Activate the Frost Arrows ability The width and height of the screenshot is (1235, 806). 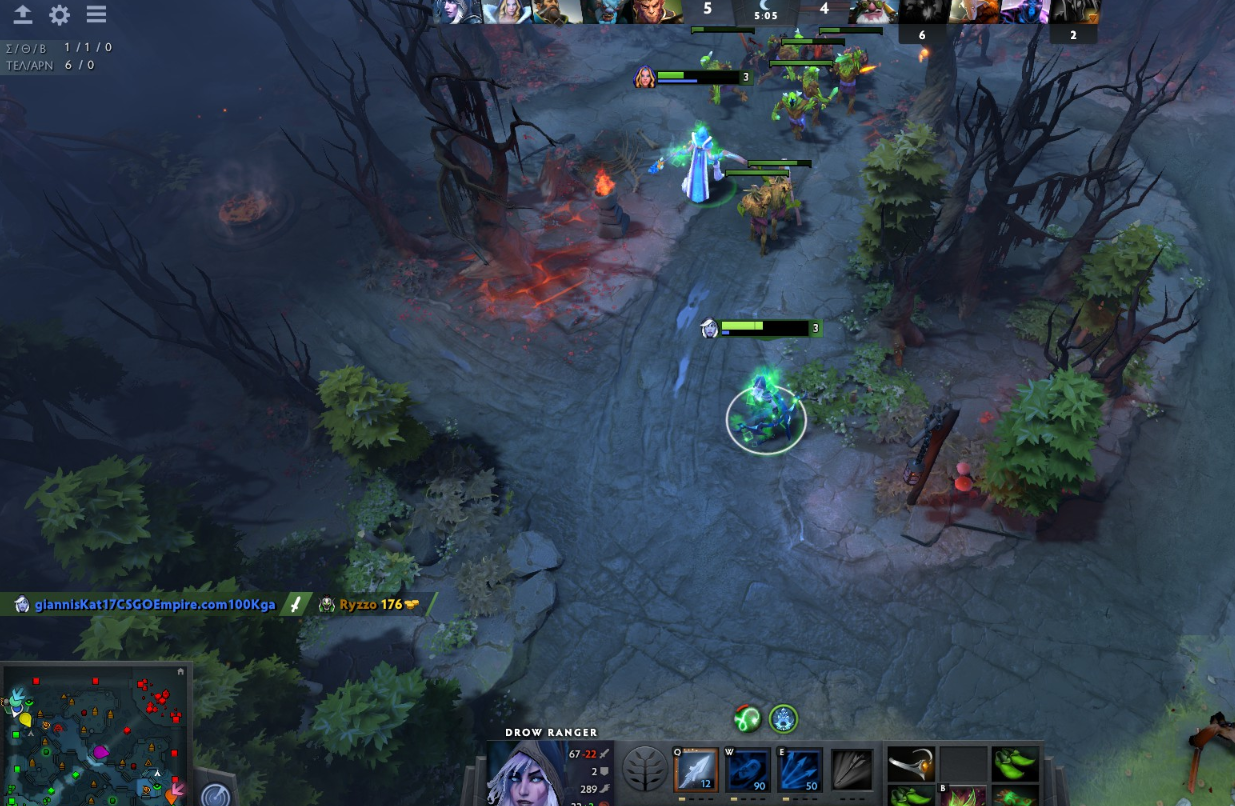pos(696,770)
